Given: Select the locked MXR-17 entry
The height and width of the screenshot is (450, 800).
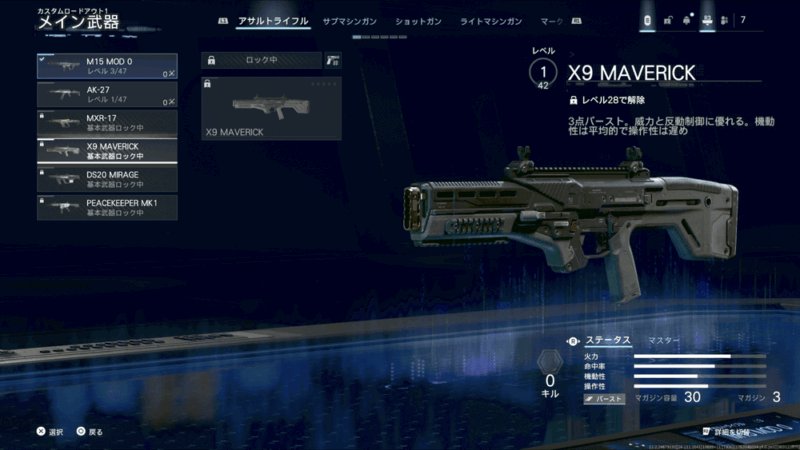Looking at the screenshot, I should point(106,123).
